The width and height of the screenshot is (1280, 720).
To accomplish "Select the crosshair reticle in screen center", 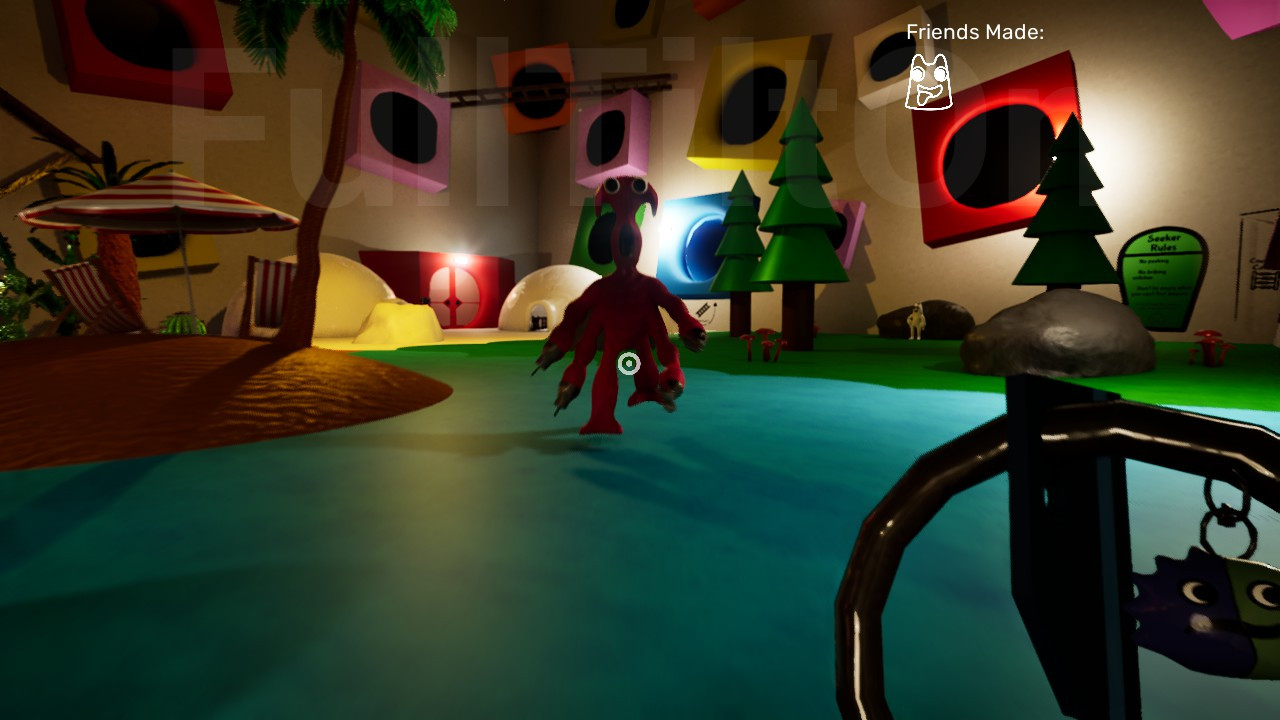I will (629, 364).
